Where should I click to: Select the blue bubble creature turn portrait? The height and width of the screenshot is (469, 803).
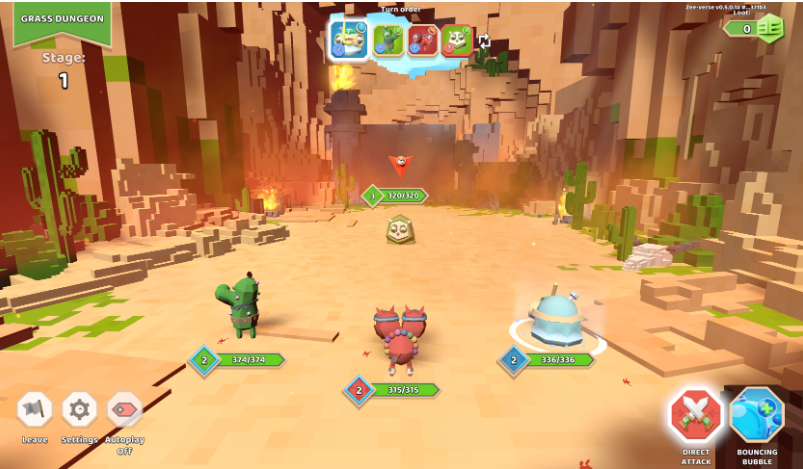pyautogui.click(x=351, y=40)
